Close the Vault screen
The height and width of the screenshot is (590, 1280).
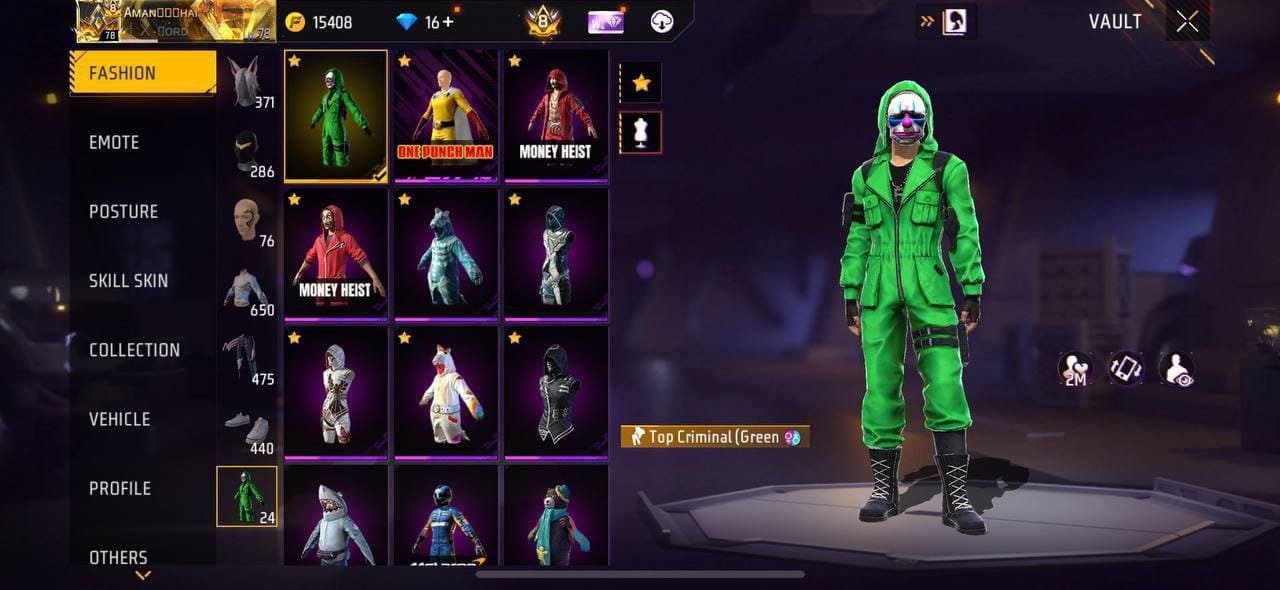coord(1187,22)
